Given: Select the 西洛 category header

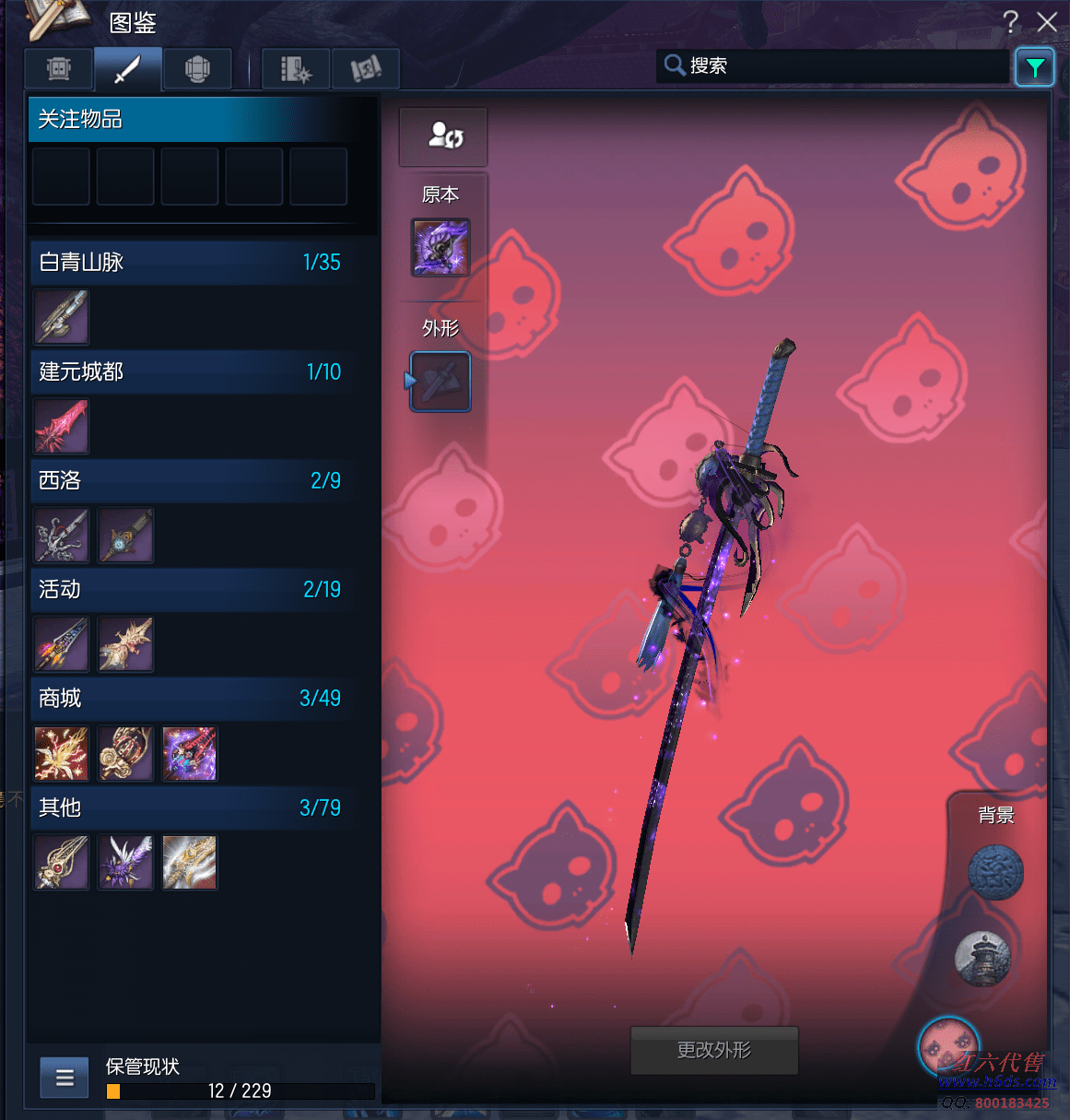Looking at the screenshot, I should 190,480.
